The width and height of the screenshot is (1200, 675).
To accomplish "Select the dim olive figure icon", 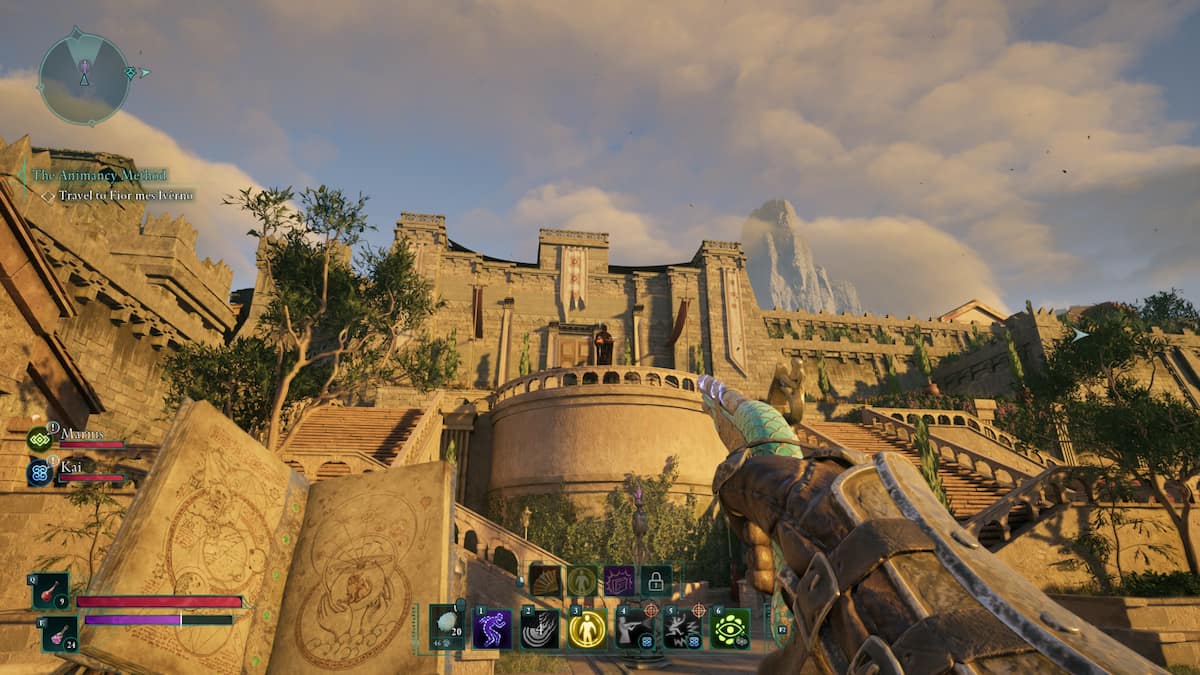I will pyautogui.click(x=582, y=581).
